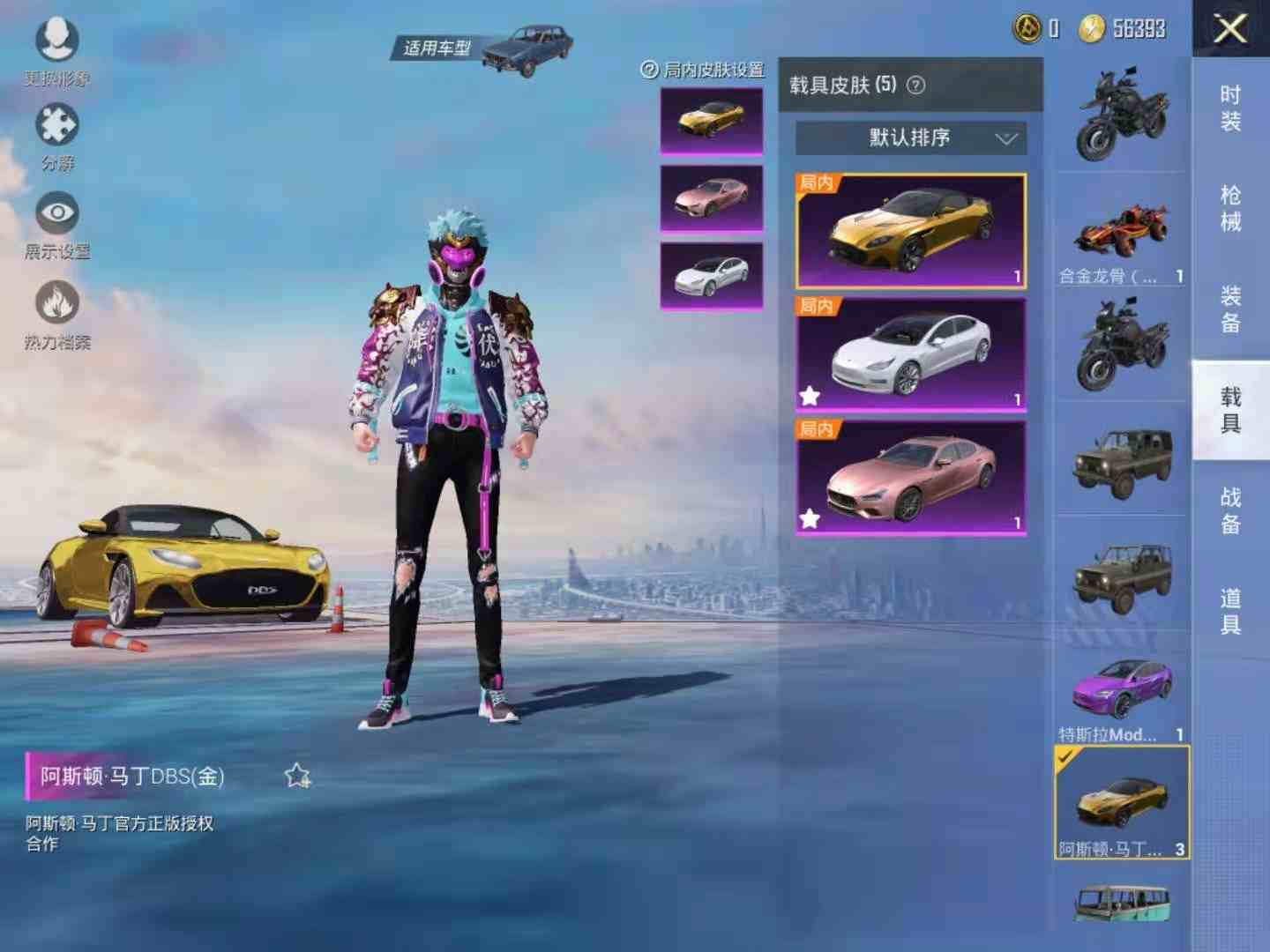Select the green jeep vehicle with closed top
Screen dimensions: 1270x952
tap(1122, 460)
